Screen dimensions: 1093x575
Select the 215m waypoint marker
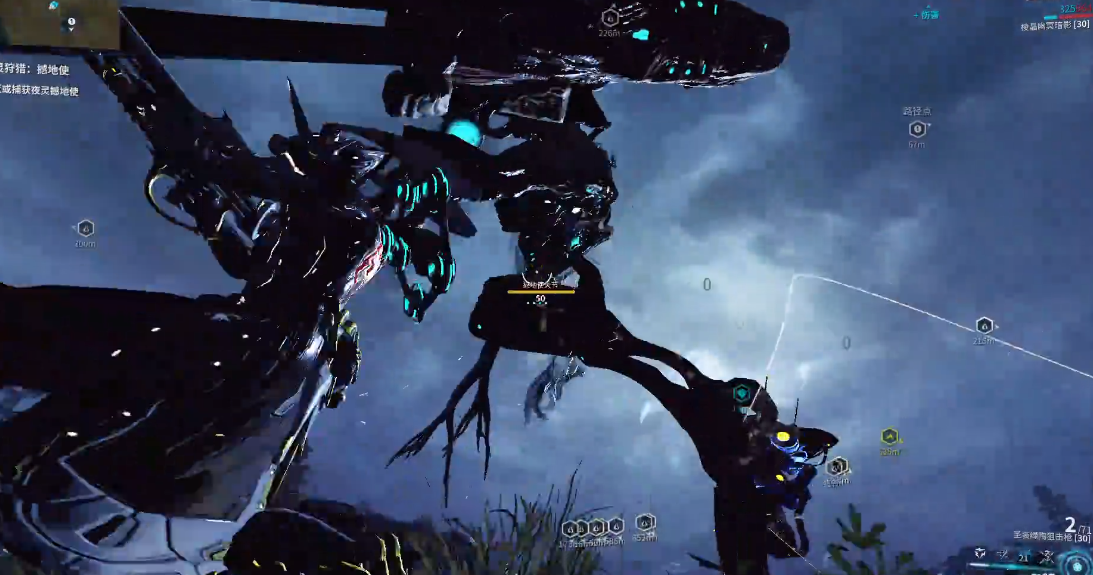pos(984,326)
